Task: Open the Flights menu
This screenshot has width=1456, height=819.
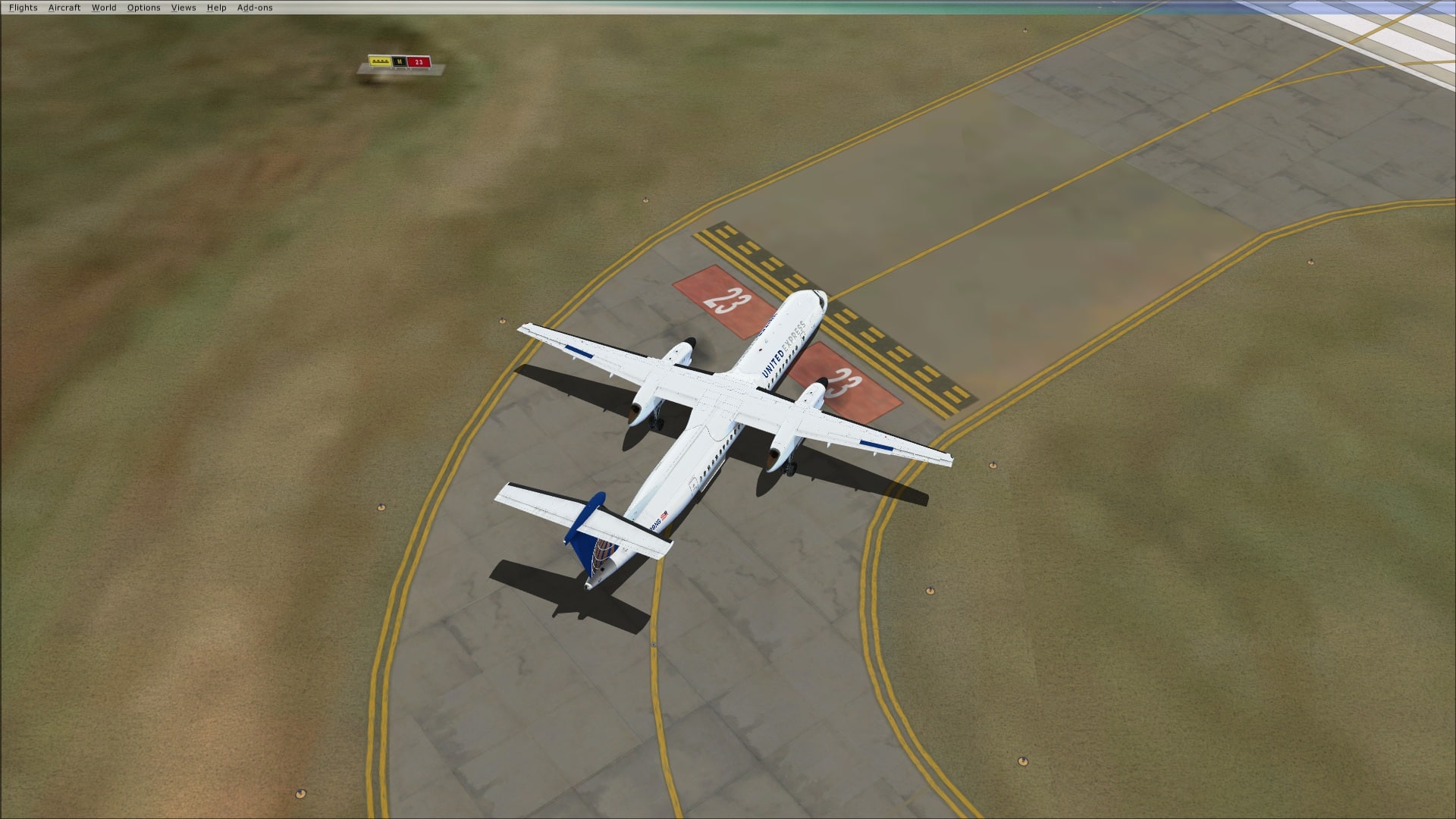Action: (x=24, y=8)
